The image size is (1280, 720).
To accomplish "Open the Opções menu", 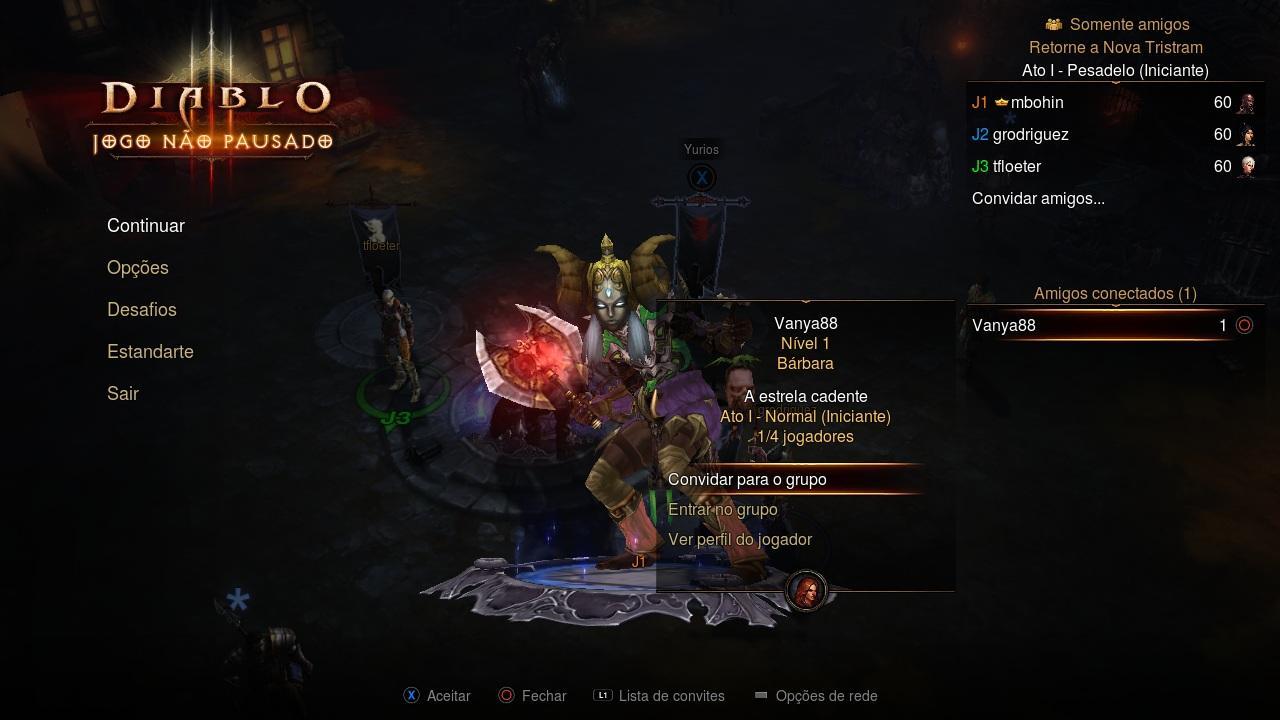I will point(138,268).
